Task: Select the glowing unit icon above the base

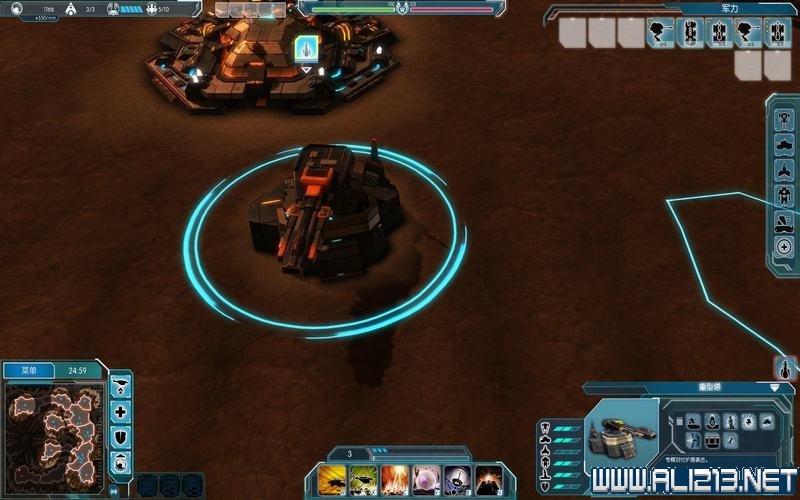Action: click(307, 47)
